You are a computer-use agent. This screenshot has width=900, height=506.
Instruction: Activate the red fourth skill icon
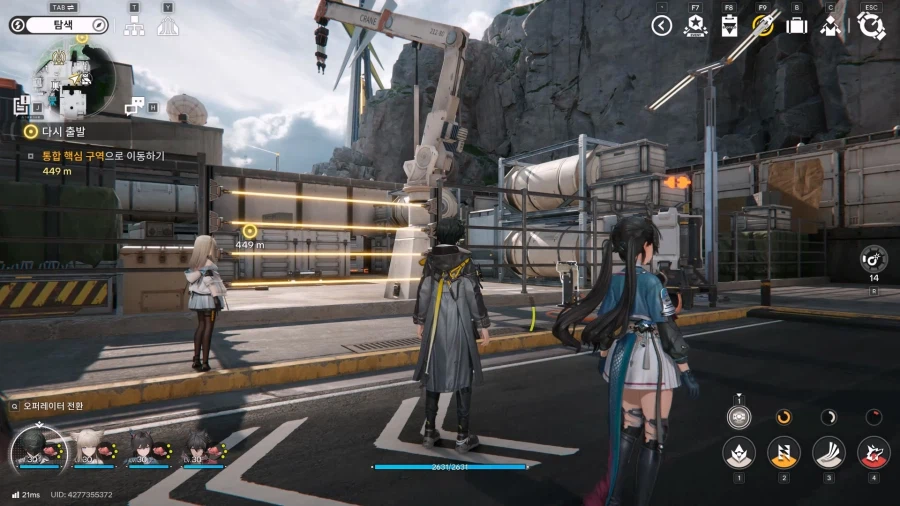pyautogui.click(x=873, y=452)
